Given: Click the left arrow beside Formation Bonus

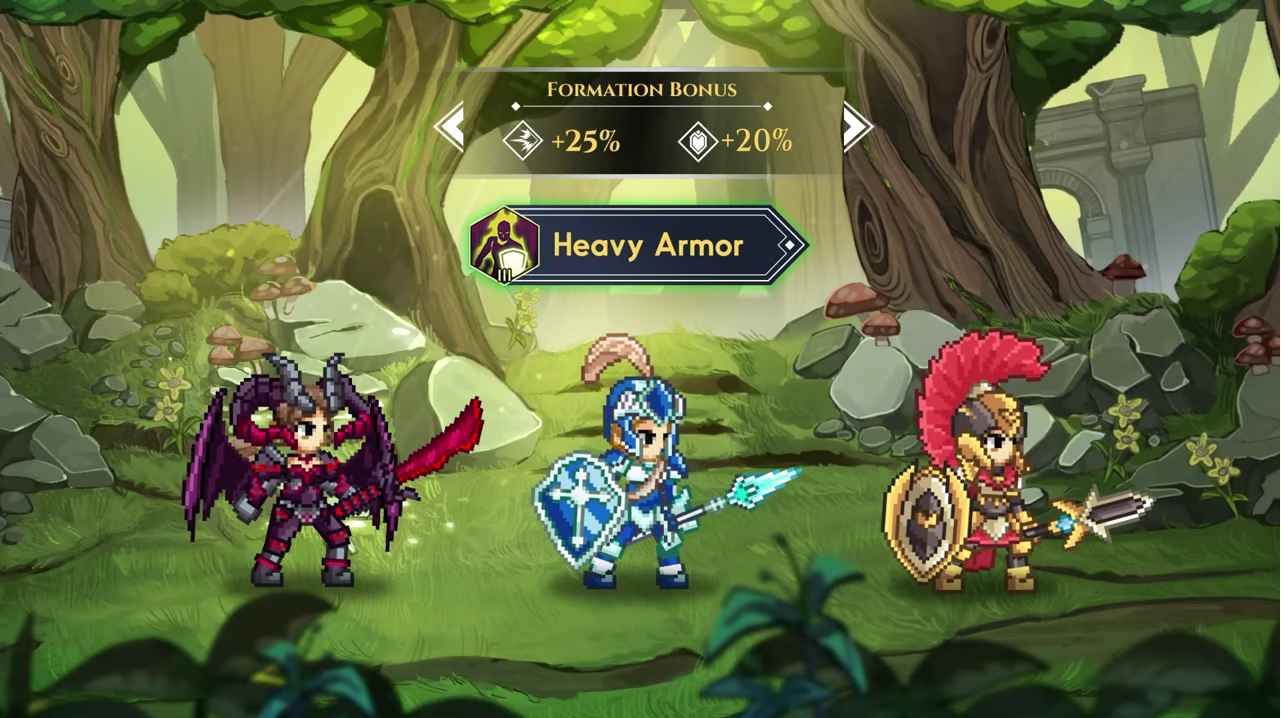Looking at the screenshot, I should pos(451,127).
